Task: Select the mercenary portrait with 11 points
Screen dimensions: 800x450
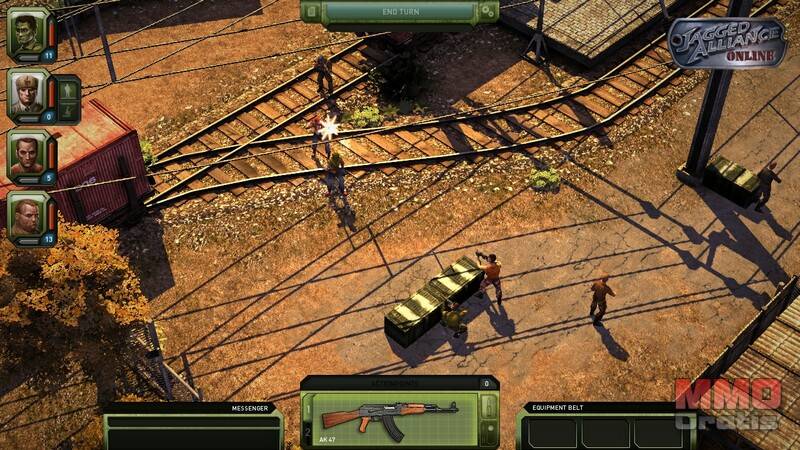Action: click(x=27, y=33)
